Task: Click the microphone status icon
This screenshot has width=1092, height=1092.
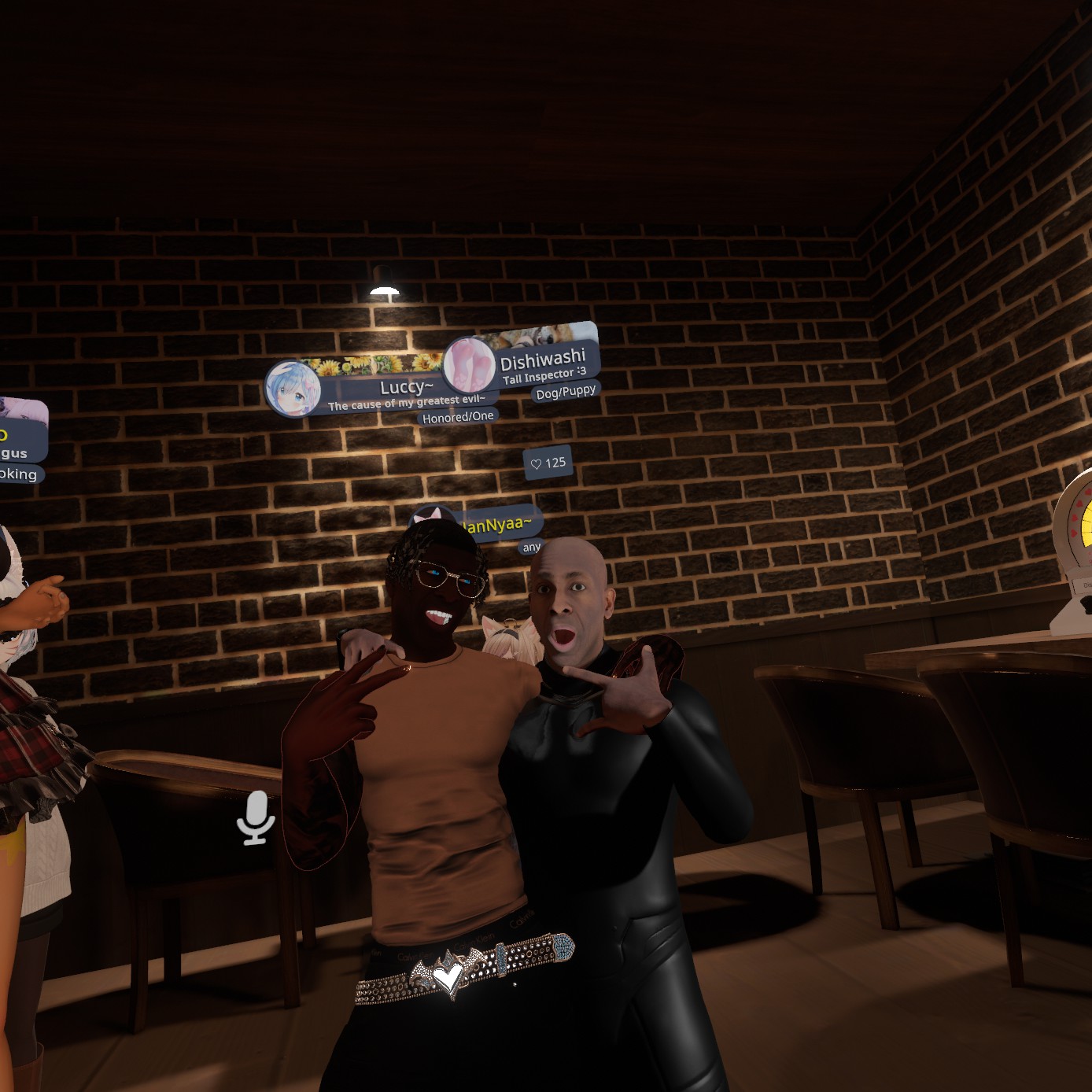Action: 256,817
